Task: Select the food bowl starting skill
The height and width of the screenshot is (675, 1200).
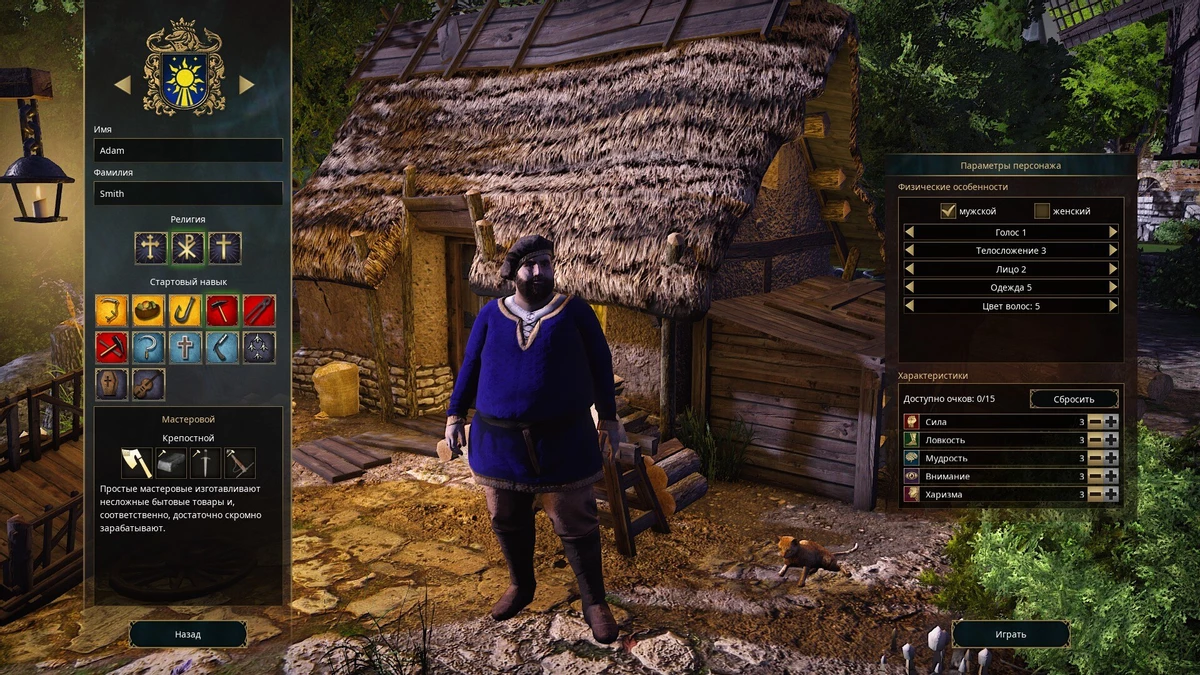Action: pyautogui.click(x=148, y=310)
